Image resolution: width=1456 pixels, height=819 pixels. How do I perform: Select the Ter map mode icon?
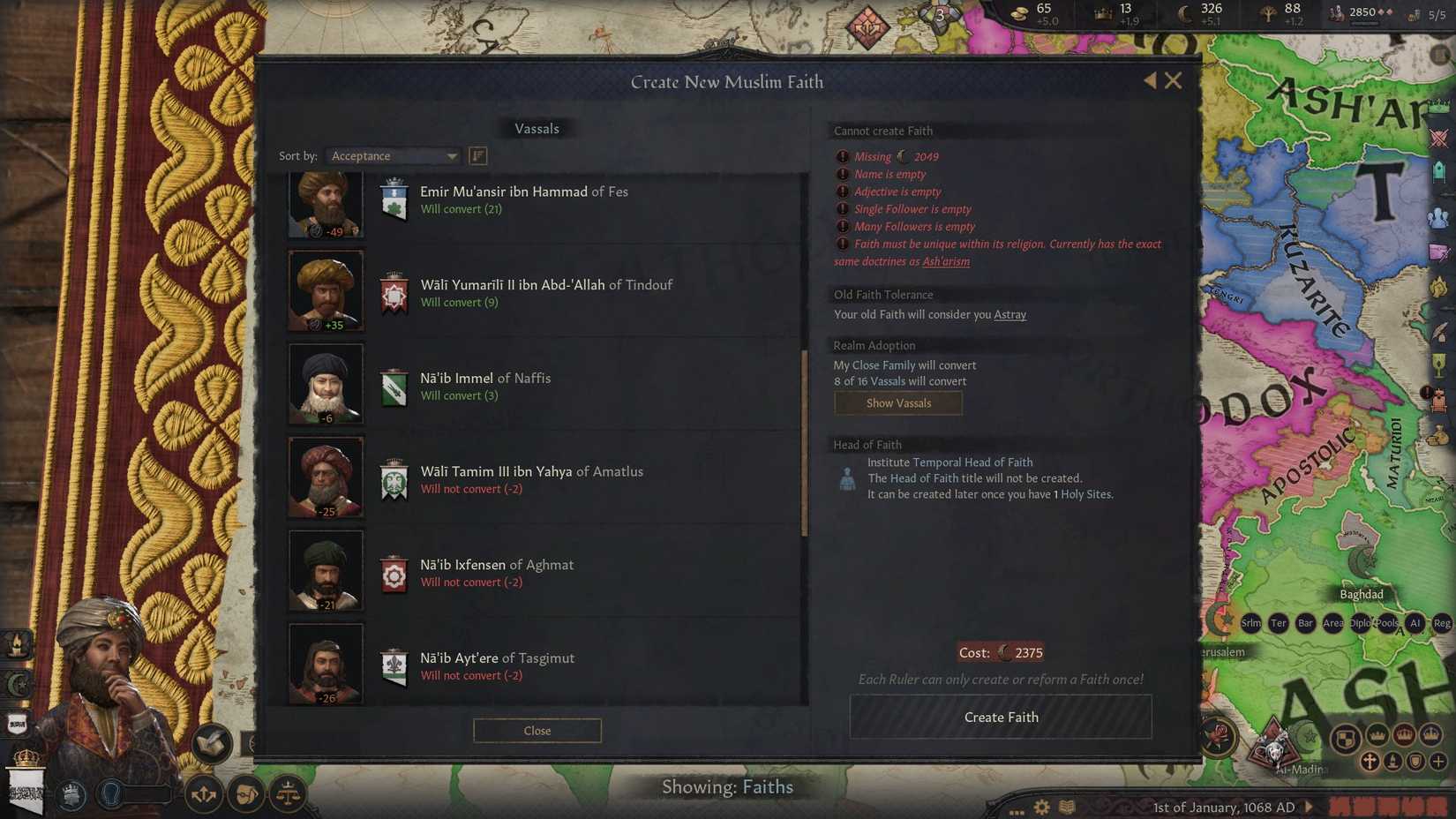1279,623
